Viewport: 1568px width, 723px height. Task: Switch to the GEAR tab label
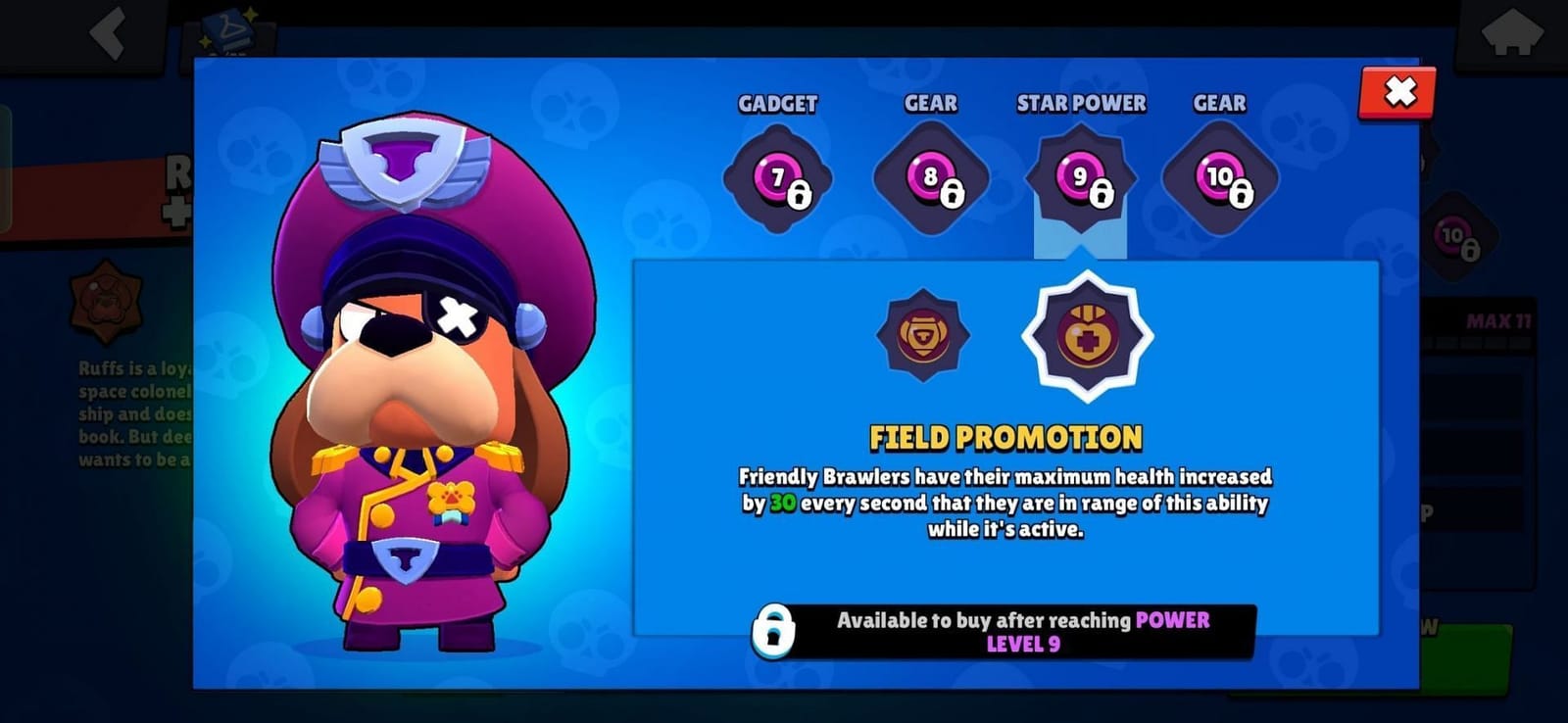coord(929,104)
